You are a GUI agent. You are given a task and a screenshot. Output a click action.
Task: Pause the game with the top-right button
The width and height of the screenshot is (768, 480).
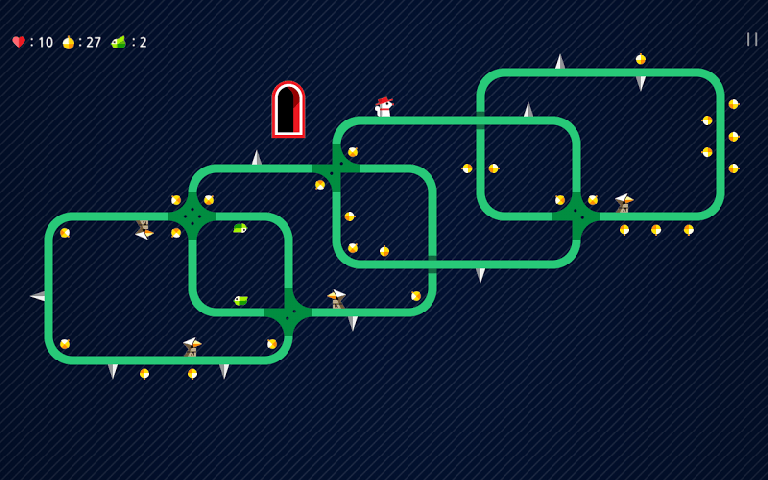[751, 39]
